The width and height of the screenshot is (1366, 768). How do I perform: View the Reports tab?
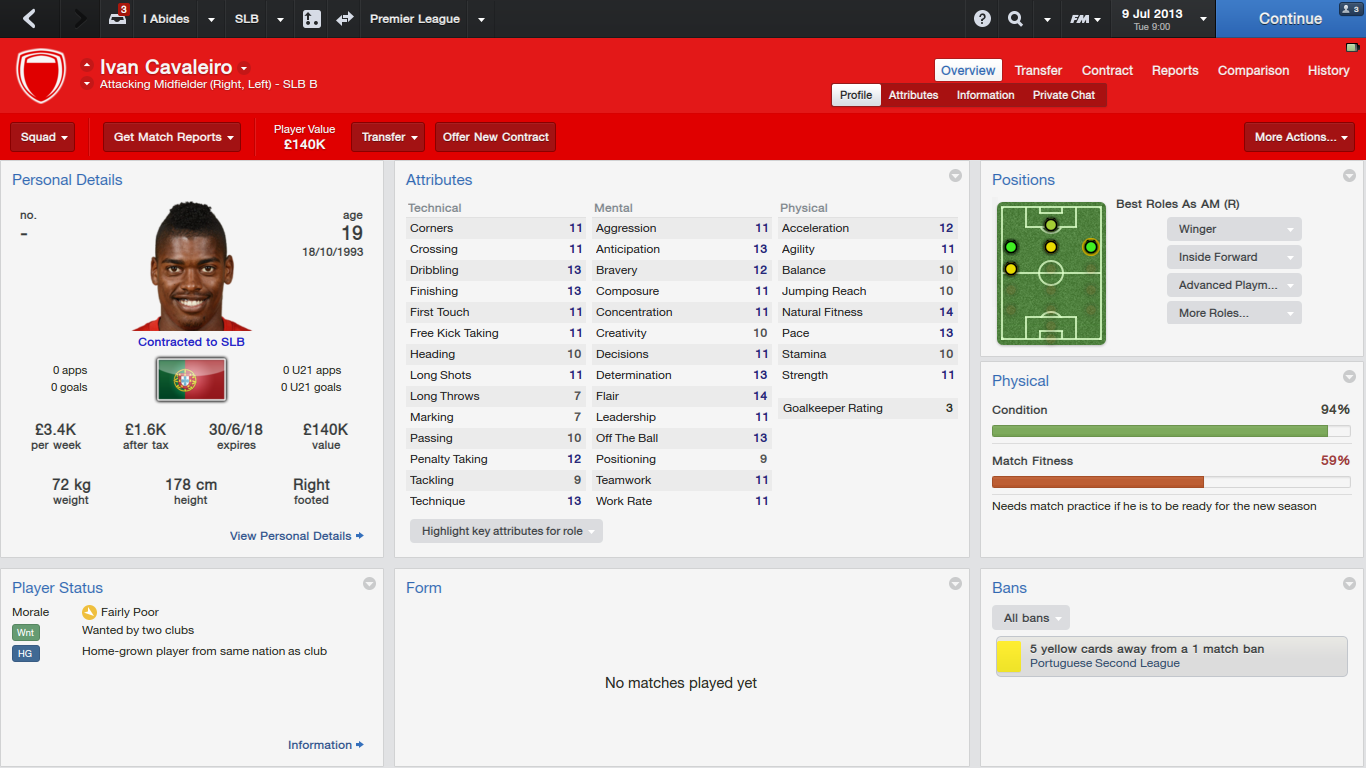coord(1175,70)
